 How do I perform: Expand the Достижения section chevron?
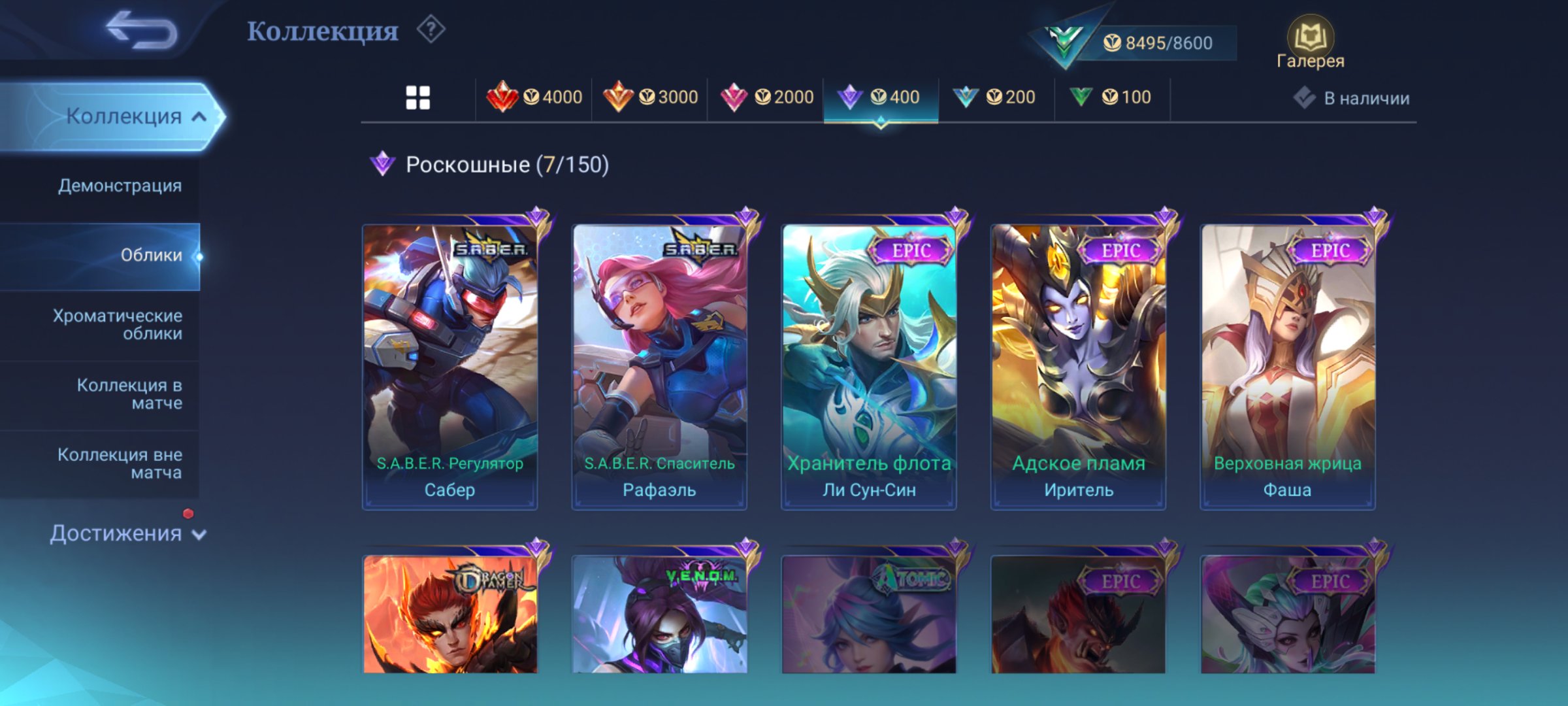pos(199,534)
